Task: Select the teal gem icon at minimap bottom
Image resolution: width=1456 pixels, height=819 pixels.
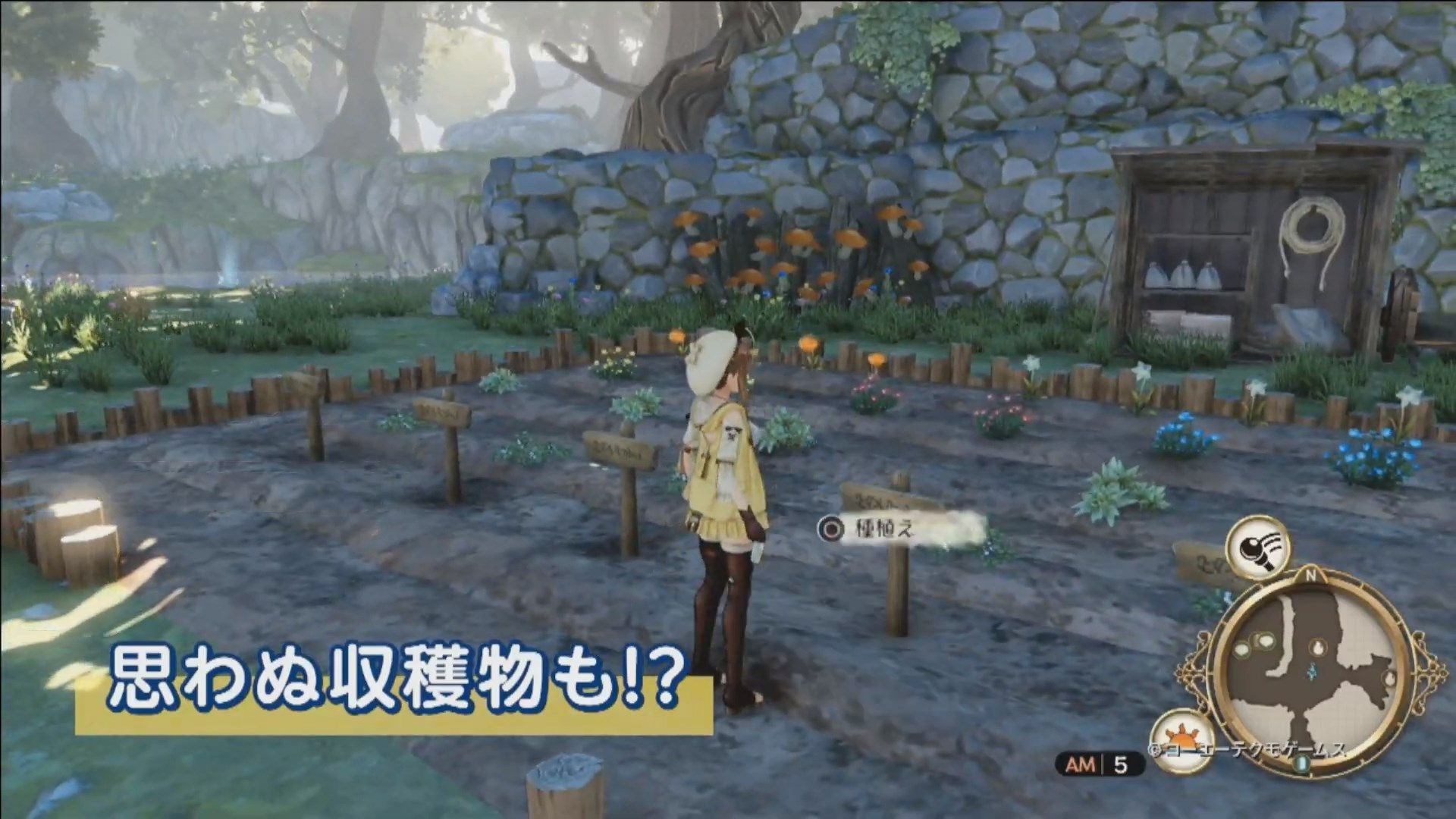Action: tap(1304, 764)
